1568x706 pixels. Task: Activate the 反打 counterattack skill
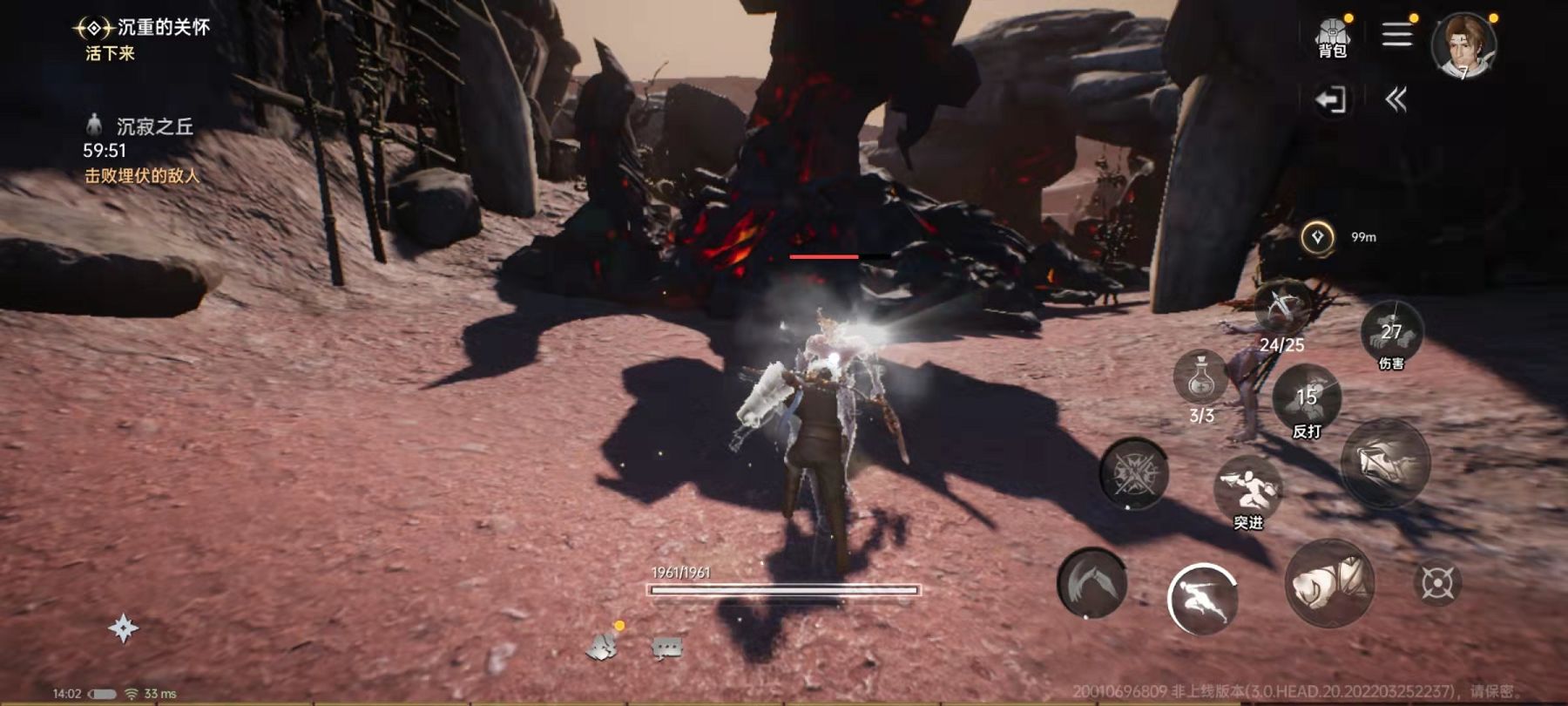point(1307,399)
